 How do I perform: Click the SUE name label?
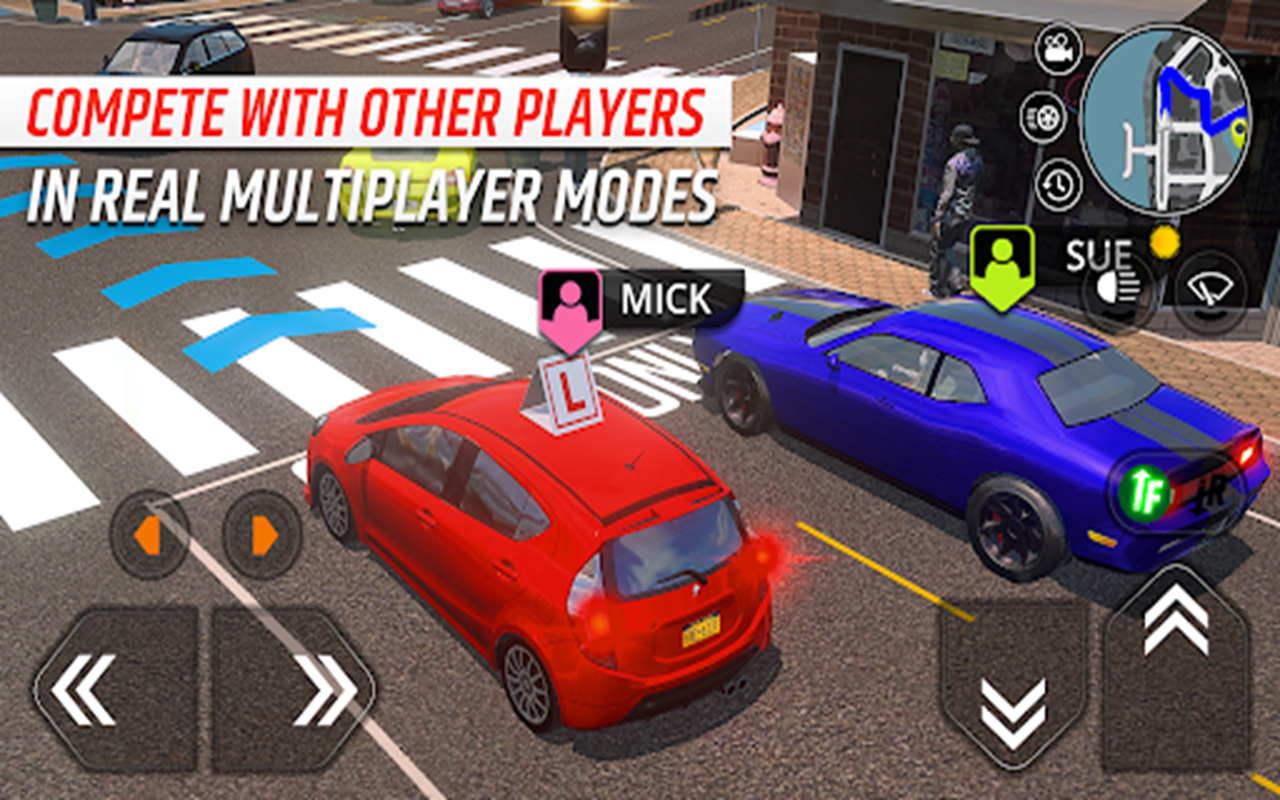tap(1096, 253)
